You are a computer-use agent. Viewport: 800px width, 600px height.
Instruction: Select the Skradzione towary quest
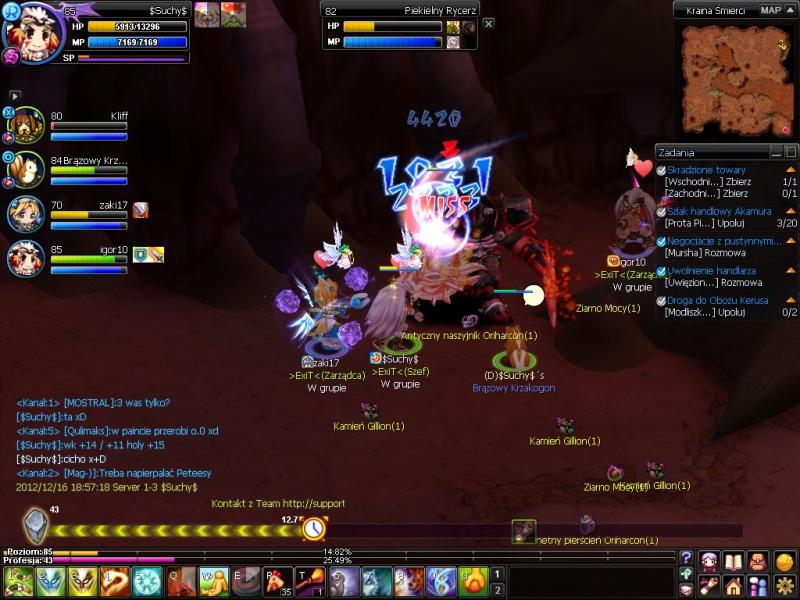pyautogui.click(x=706, y=170)
